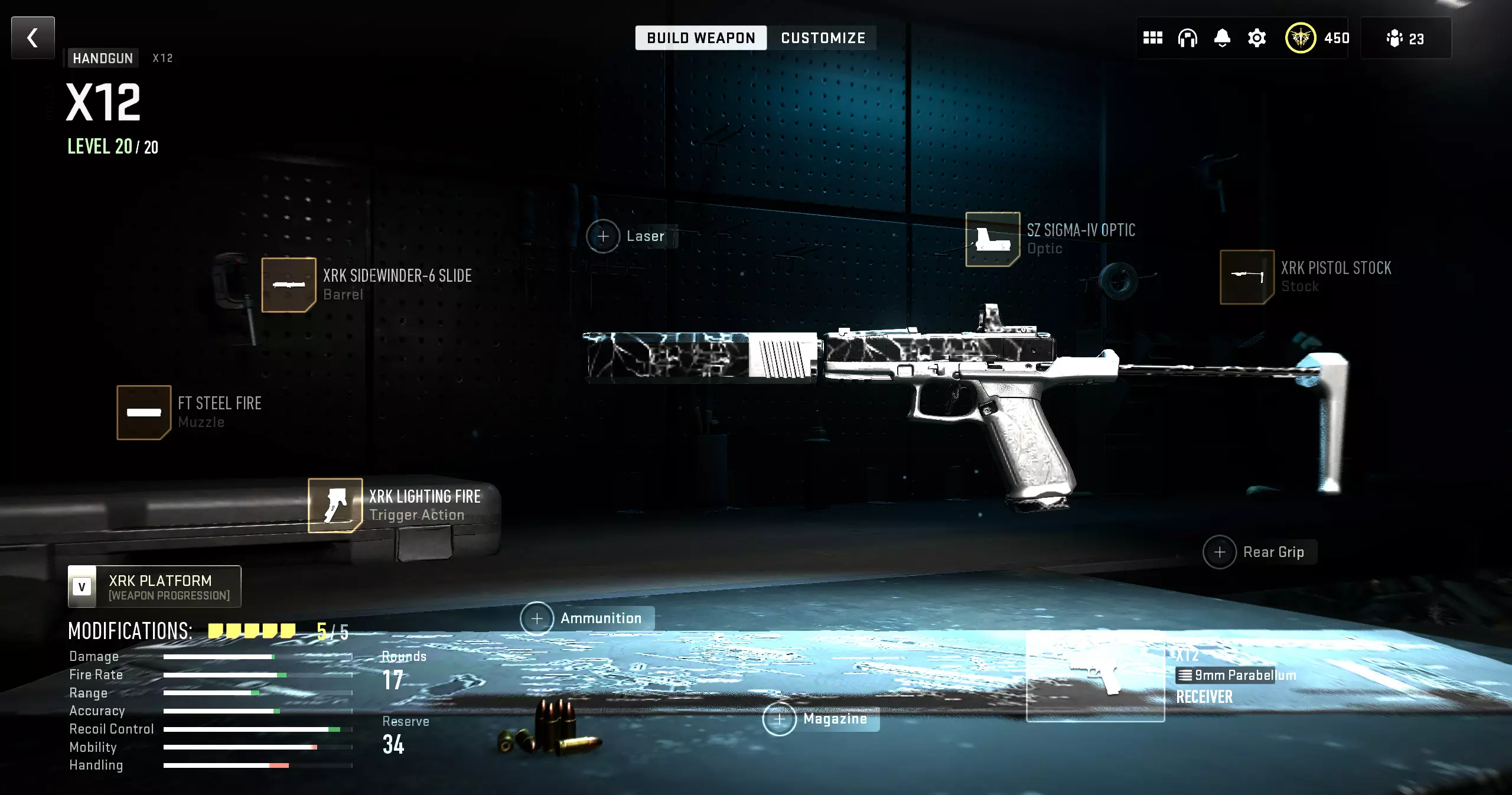Add a Magazine attachment
The height and width of the screenshot is (795, 1512).
[x=780, y=719]
